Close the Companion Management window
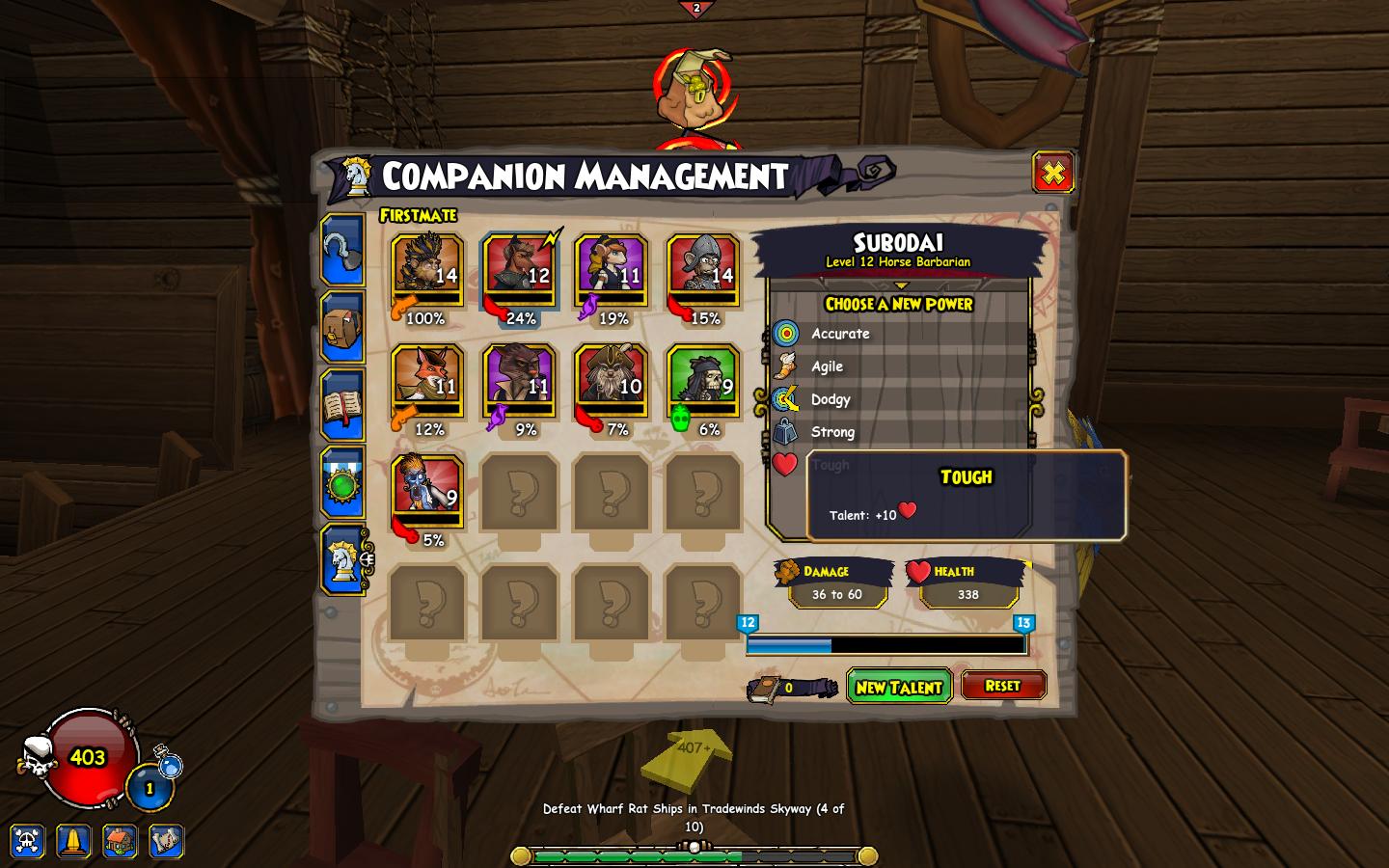Screen dimensions: 1389x868 pyautogui.click(x=1052, y=174)
